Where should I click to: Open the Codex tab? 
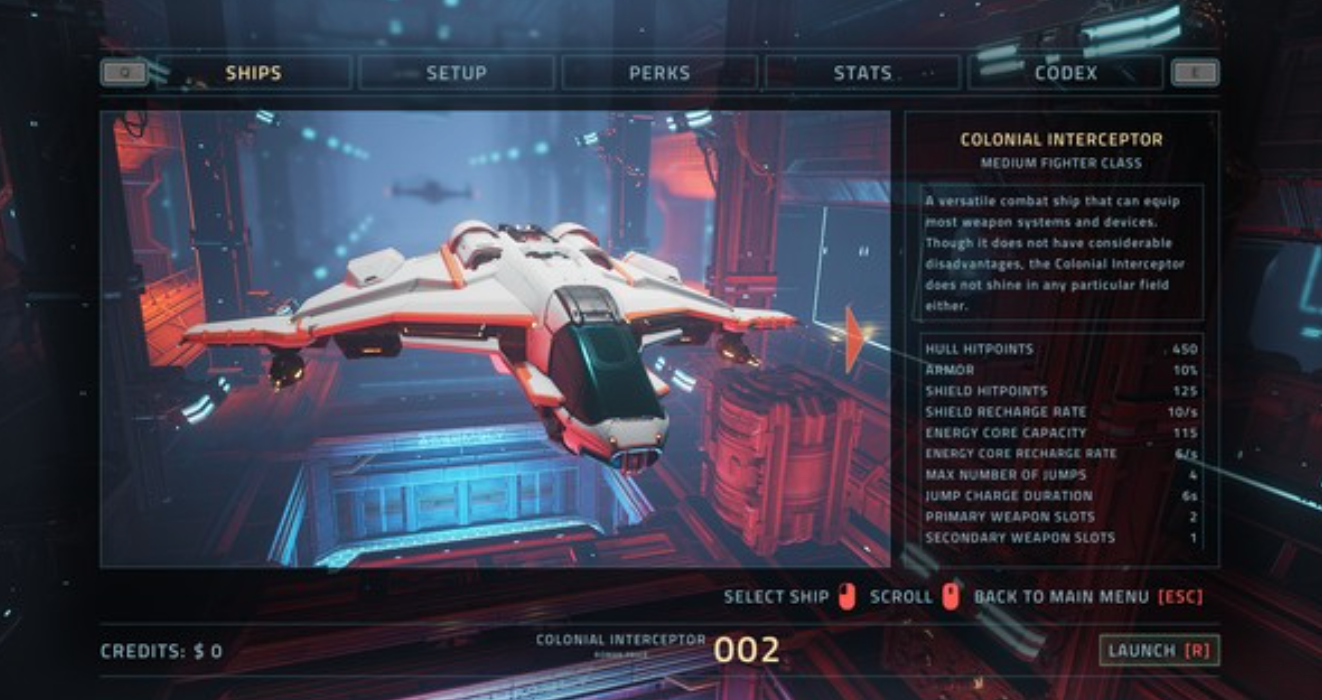pos(1065,73)
